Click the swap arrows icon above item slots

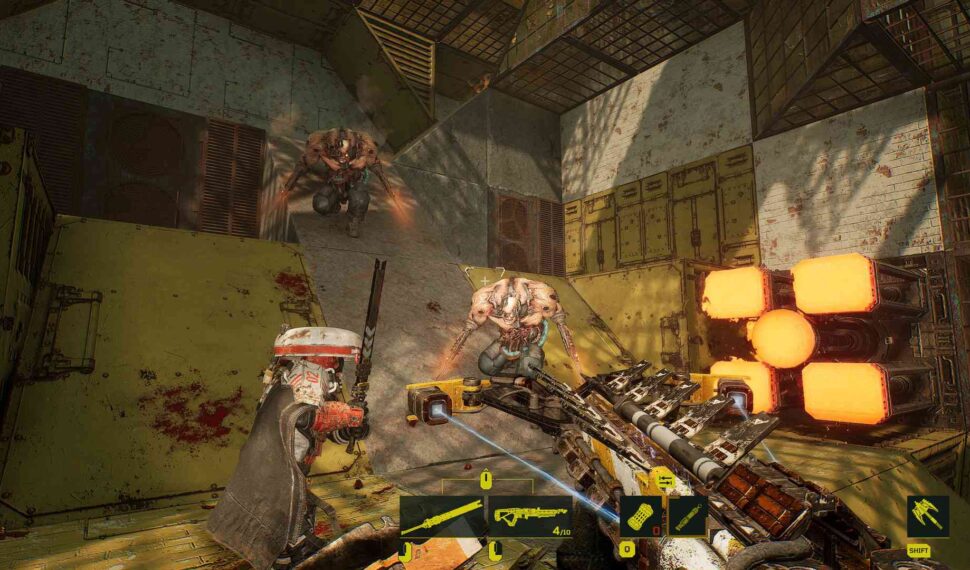(x=664, y=482)
